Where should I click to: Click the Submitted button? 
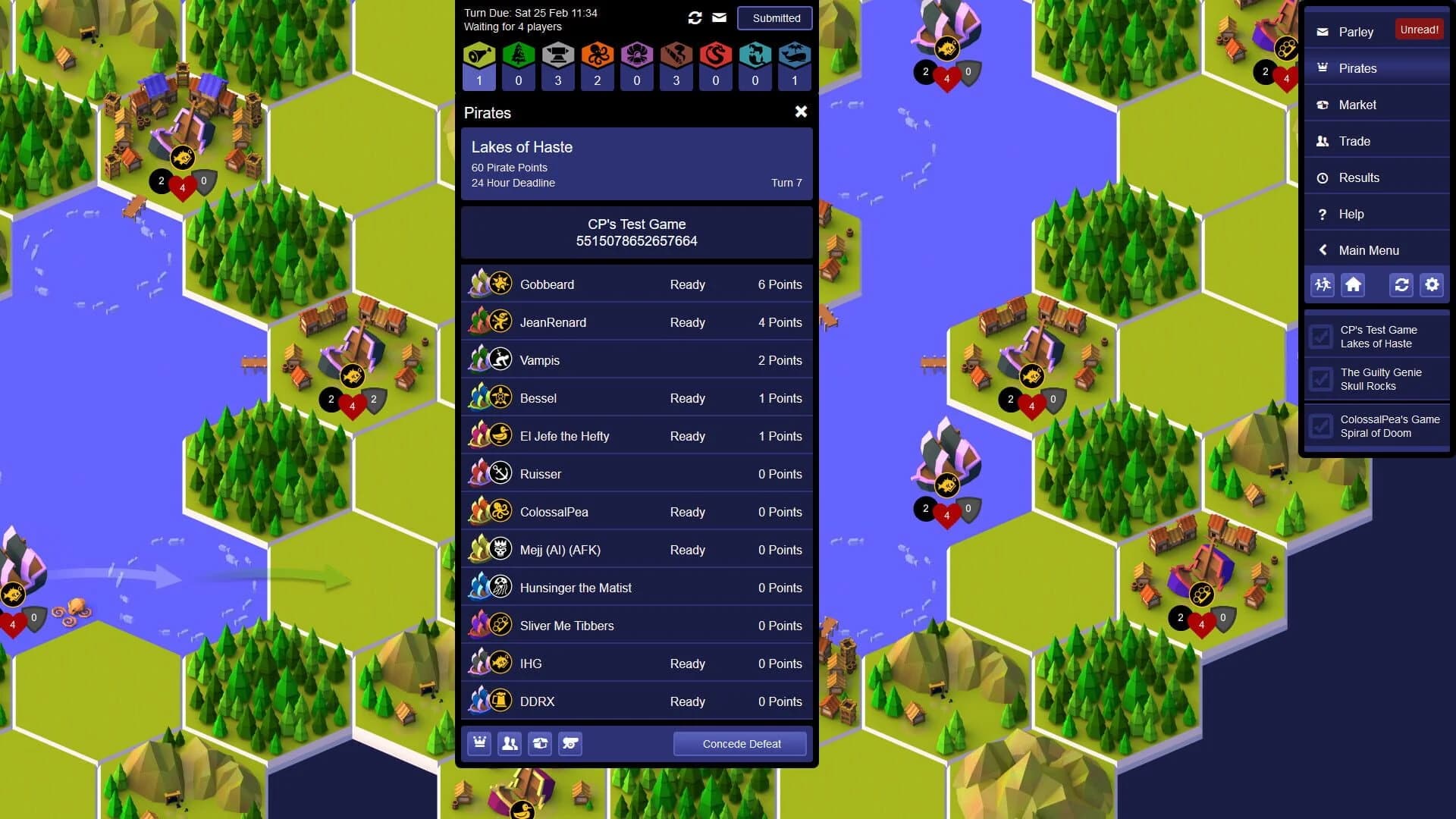click(774, 17)
